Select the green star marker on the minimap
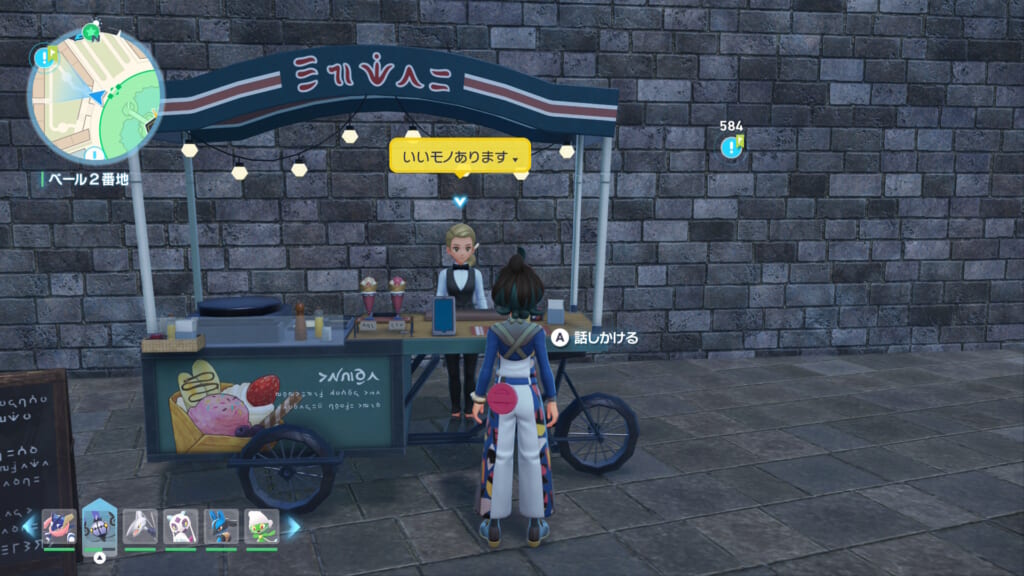The height and width of the screenshot is (576, 1024). pos(92,34)
